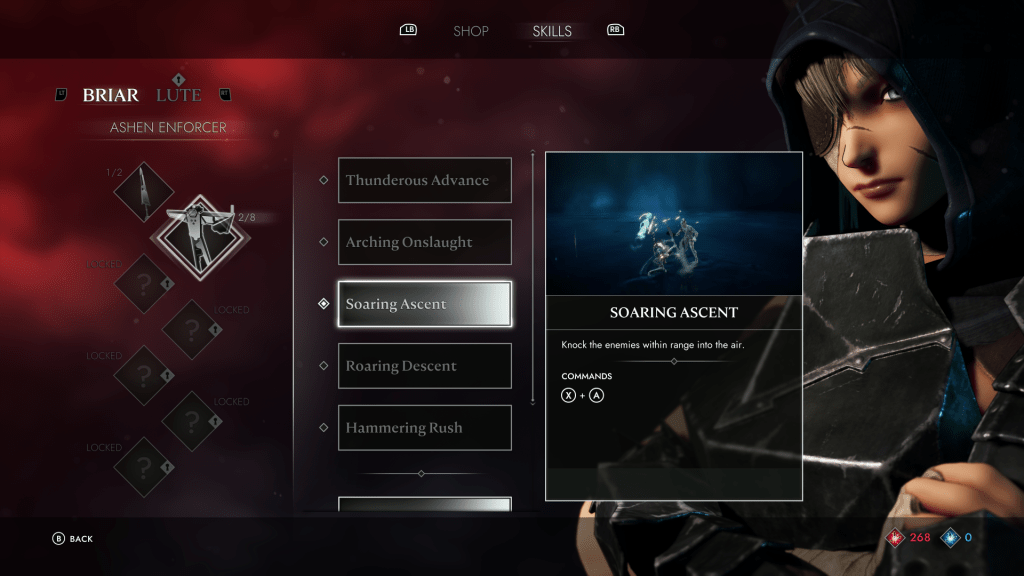Screen dimensions: 1024x576
Task: Choose the Briar character tab
Action: tap(110, 95)
